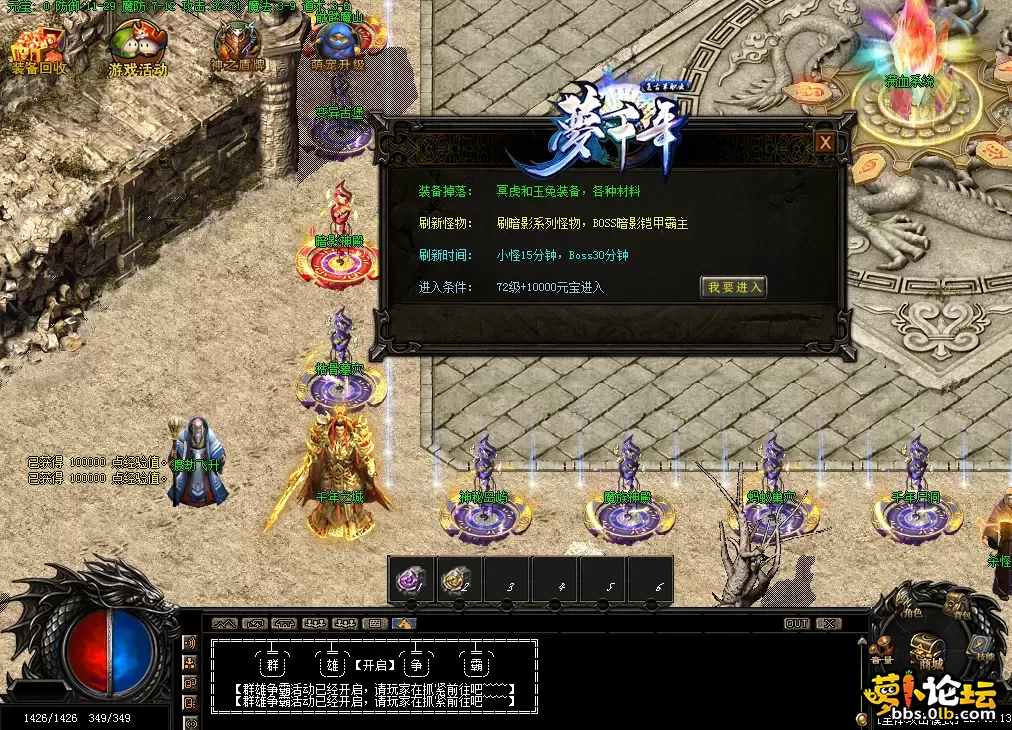The width and height of the screenshot is (1012, 730).
Task: Open the 角色 character panel
Action: 912,613
